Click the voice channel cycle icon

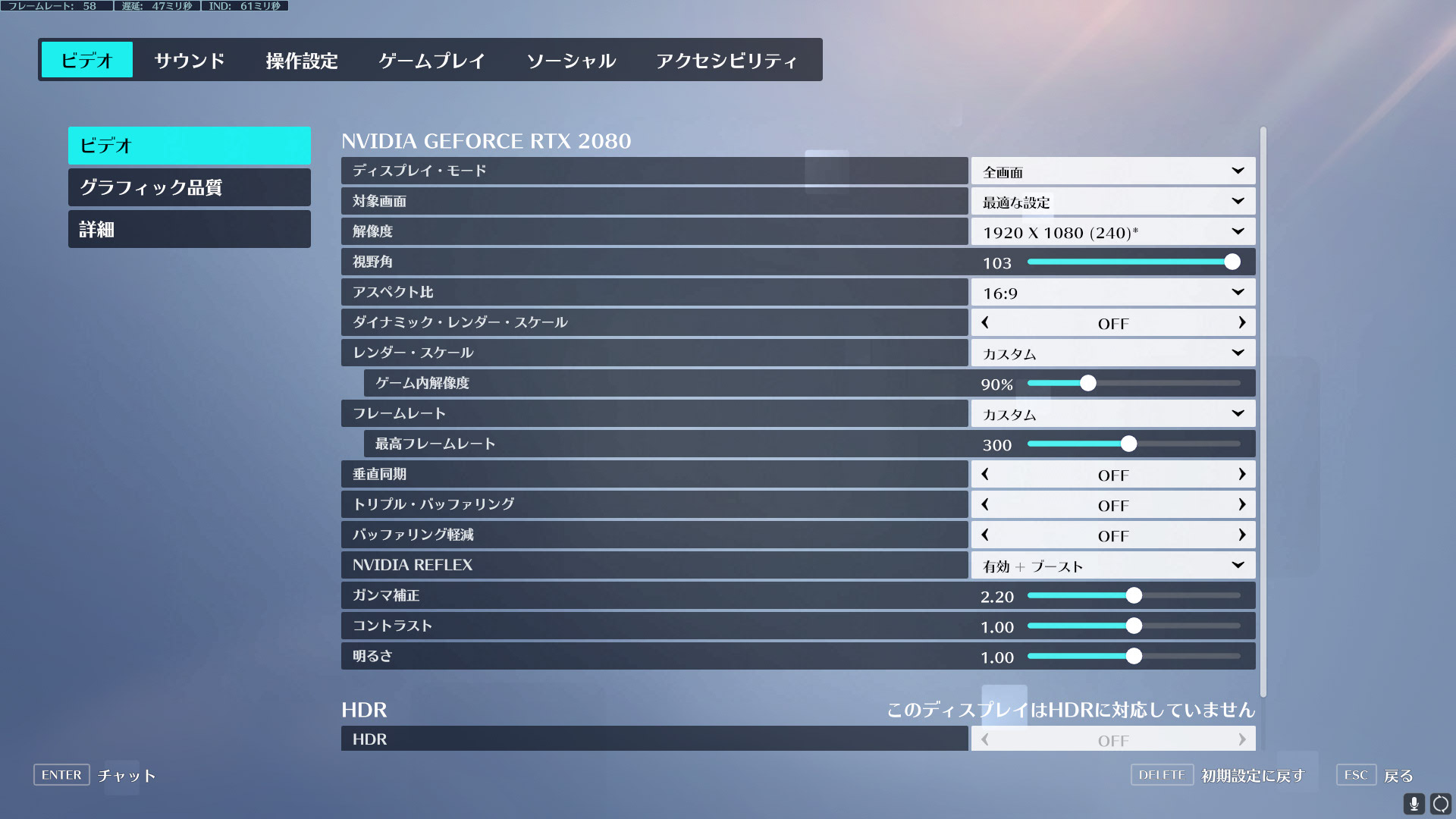(1439, 802)
